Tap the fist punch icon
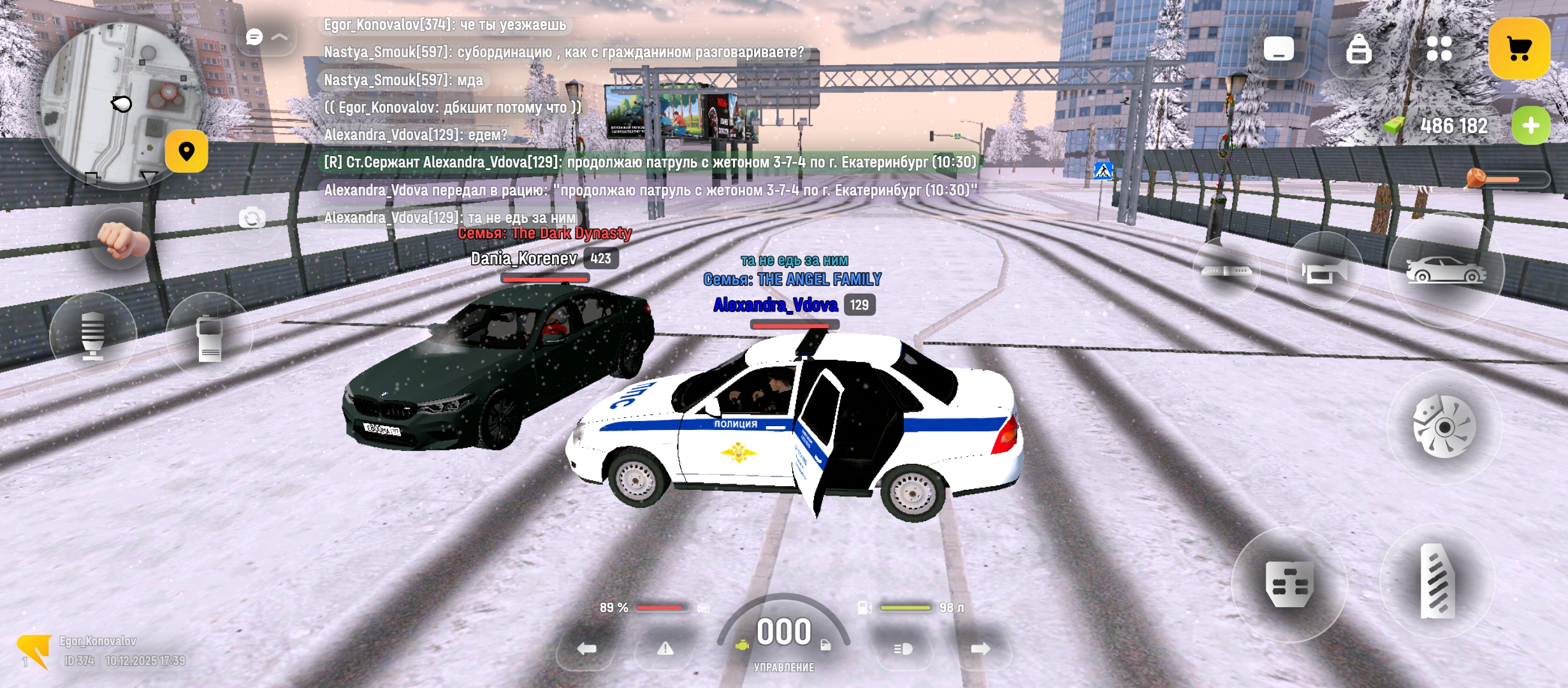1568x688 pixels. (122, 239)
